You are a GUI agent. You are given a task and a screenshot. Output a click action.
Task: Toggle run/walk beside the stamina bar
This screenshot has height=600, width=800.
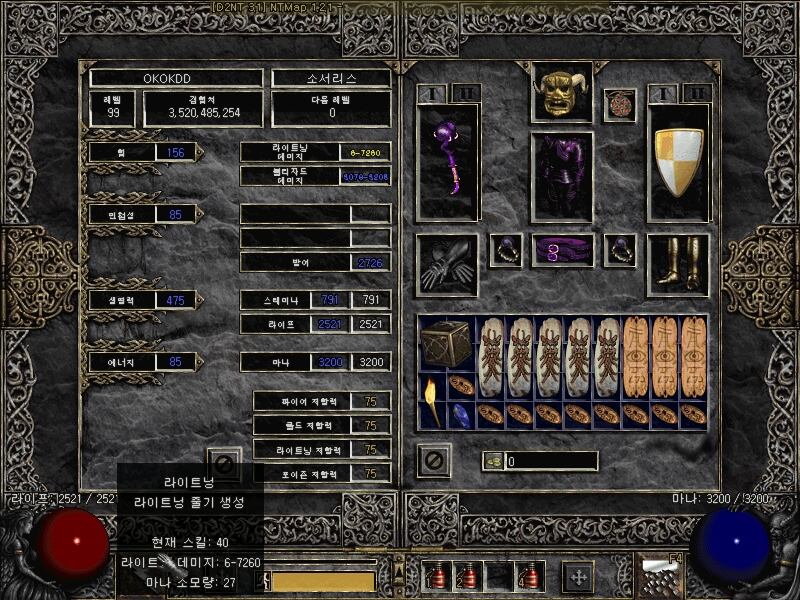[267, 580]
